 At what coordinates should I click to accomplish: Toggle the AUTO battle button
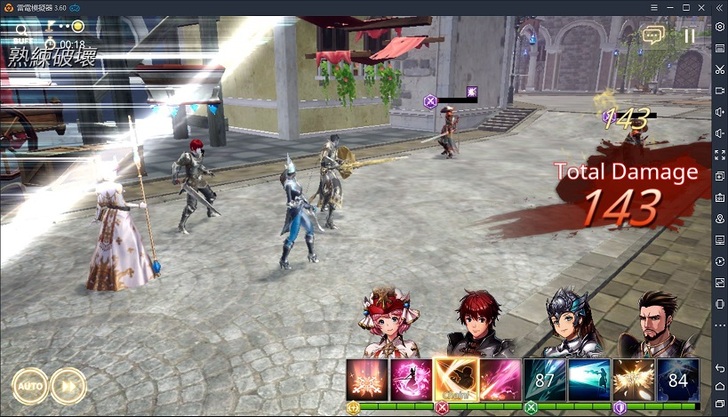[x=29, y=385]
